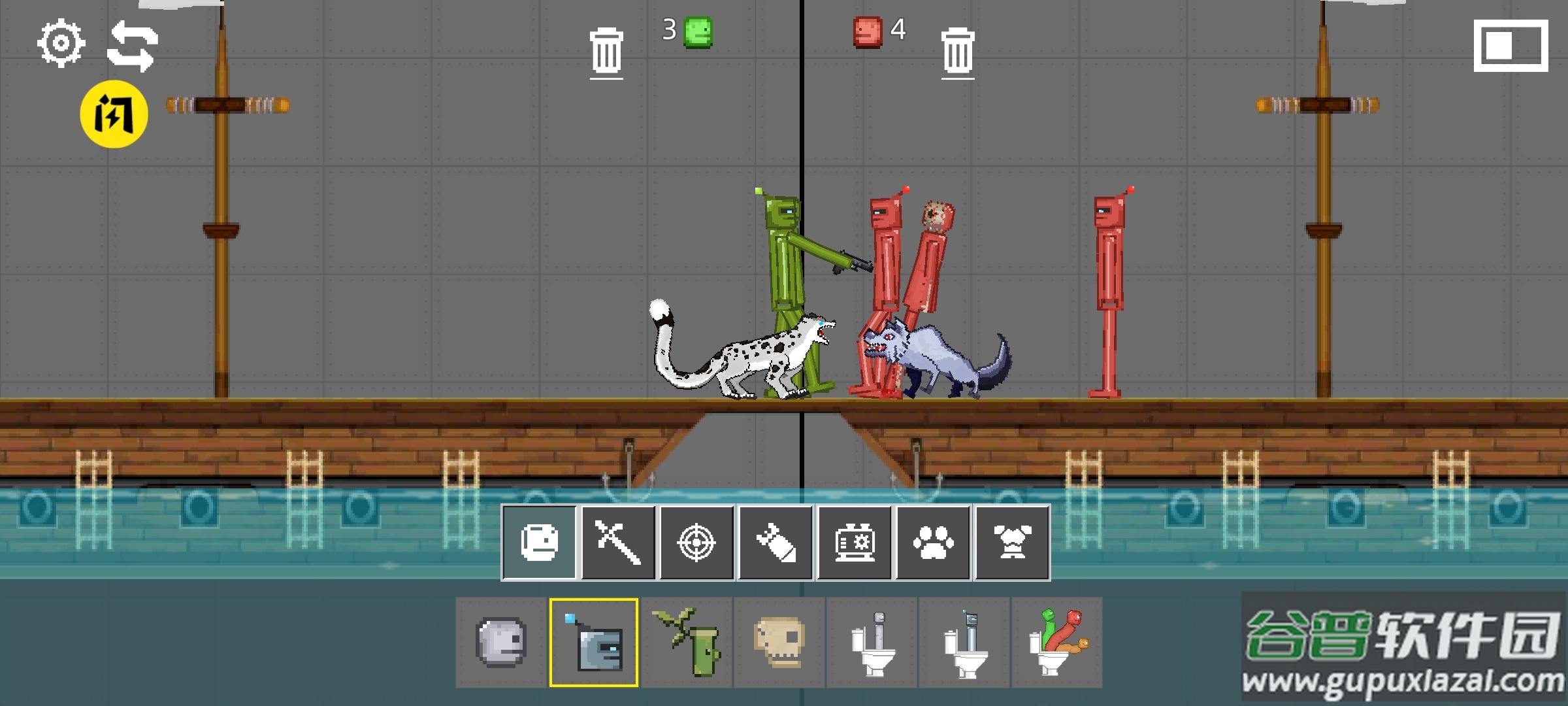The image size is (1568, 706).
Task: Open the melee sword category
Action: click(618, 543)
